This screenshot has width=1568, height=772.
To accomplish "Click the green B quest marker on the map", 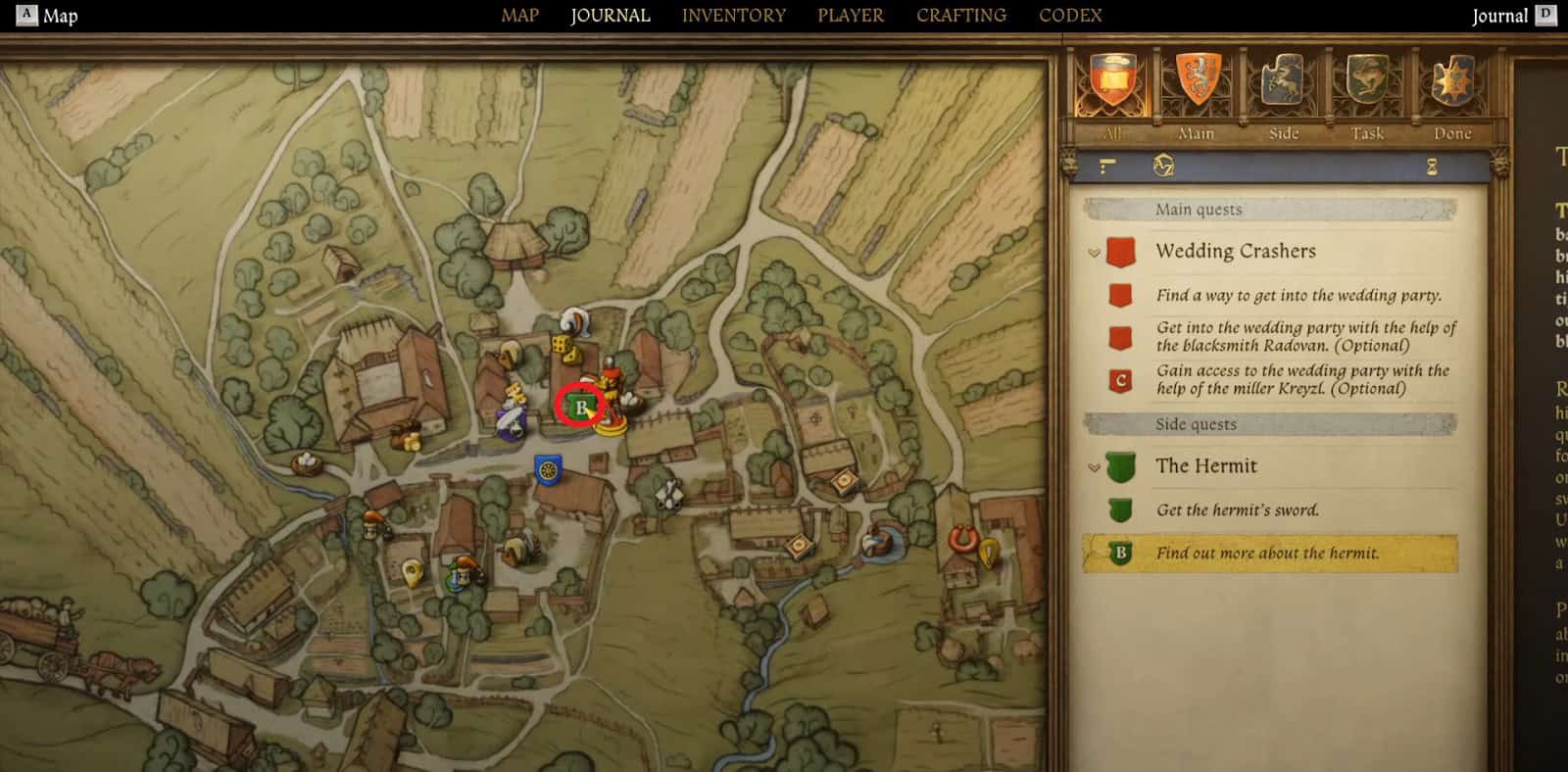I will tap(581, 405).
